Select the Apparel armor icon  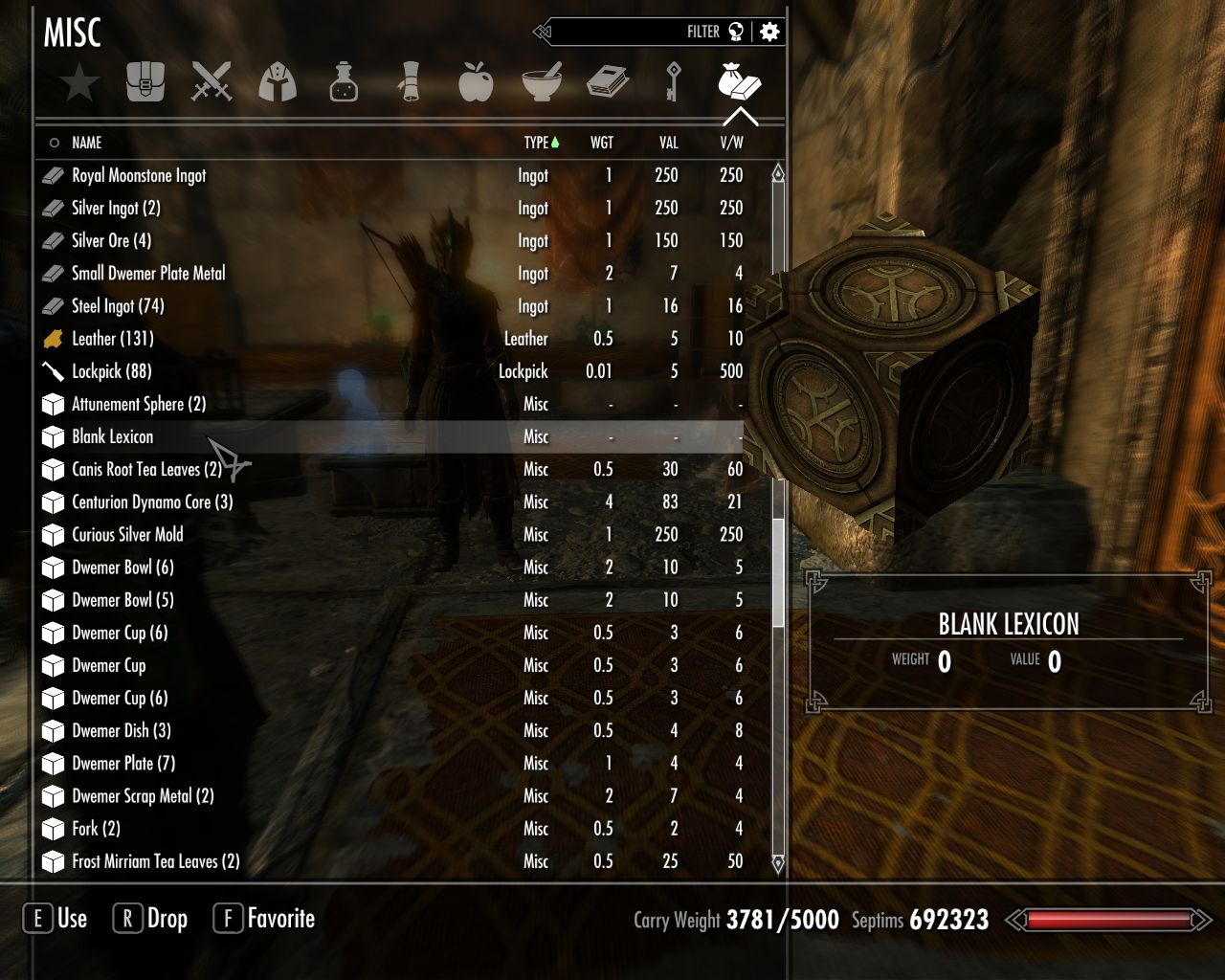(278, 83)
